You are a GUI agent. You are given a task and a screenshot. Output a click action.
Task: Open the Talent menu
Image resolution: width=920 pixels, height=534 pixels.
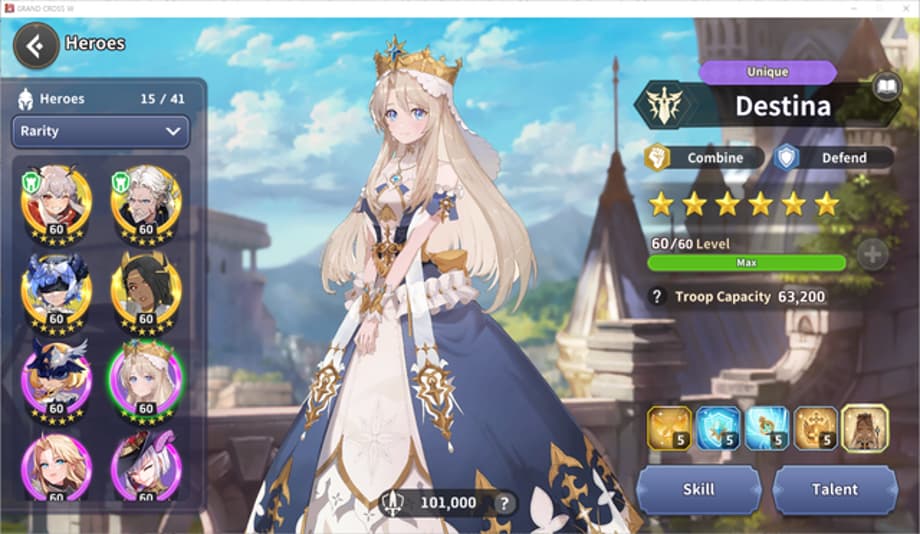point(834,489)
